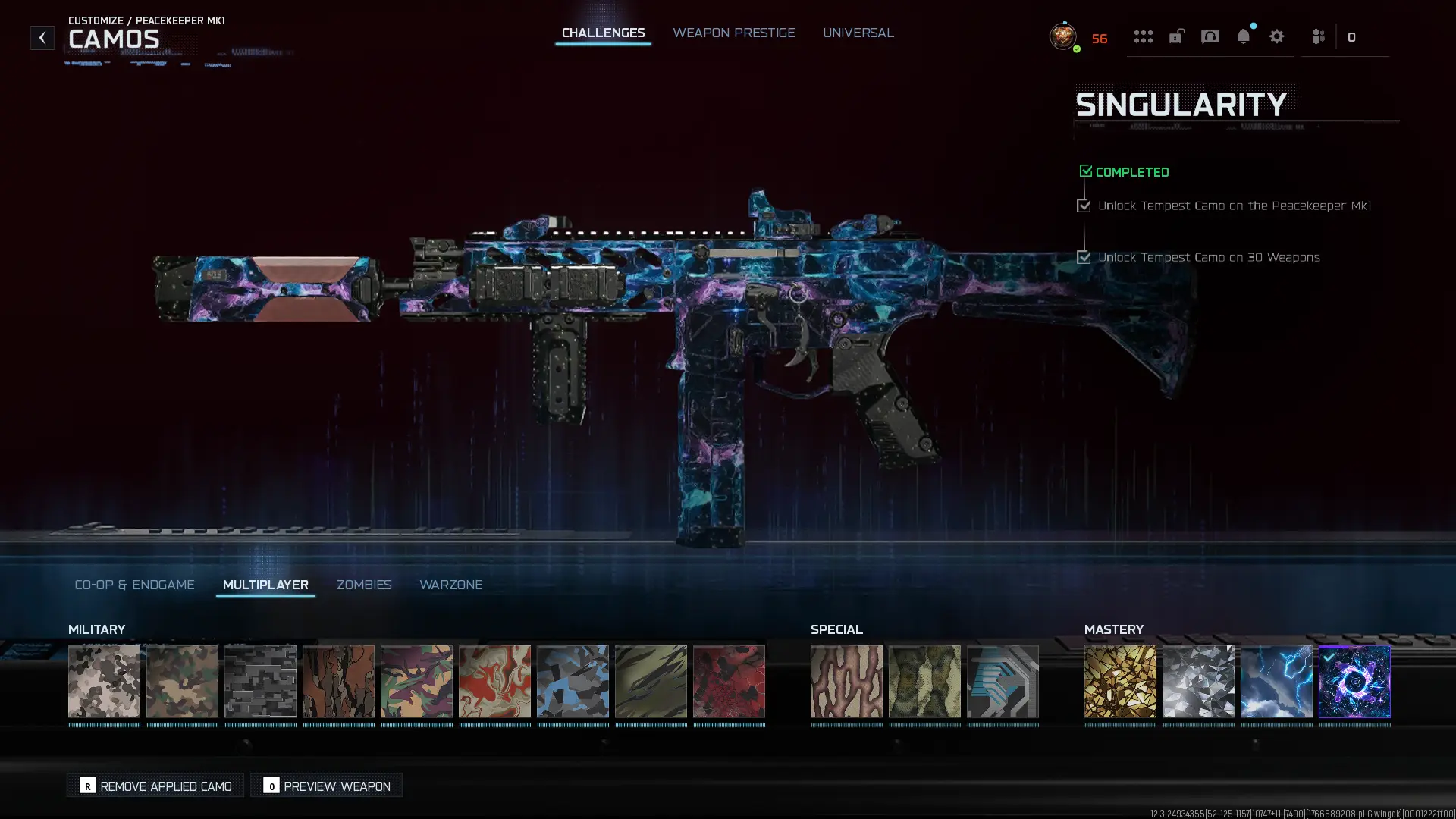The width and height of the screenshot is (1456, 819).
Task: Open the Universal camos section
Action: [858, 33]
